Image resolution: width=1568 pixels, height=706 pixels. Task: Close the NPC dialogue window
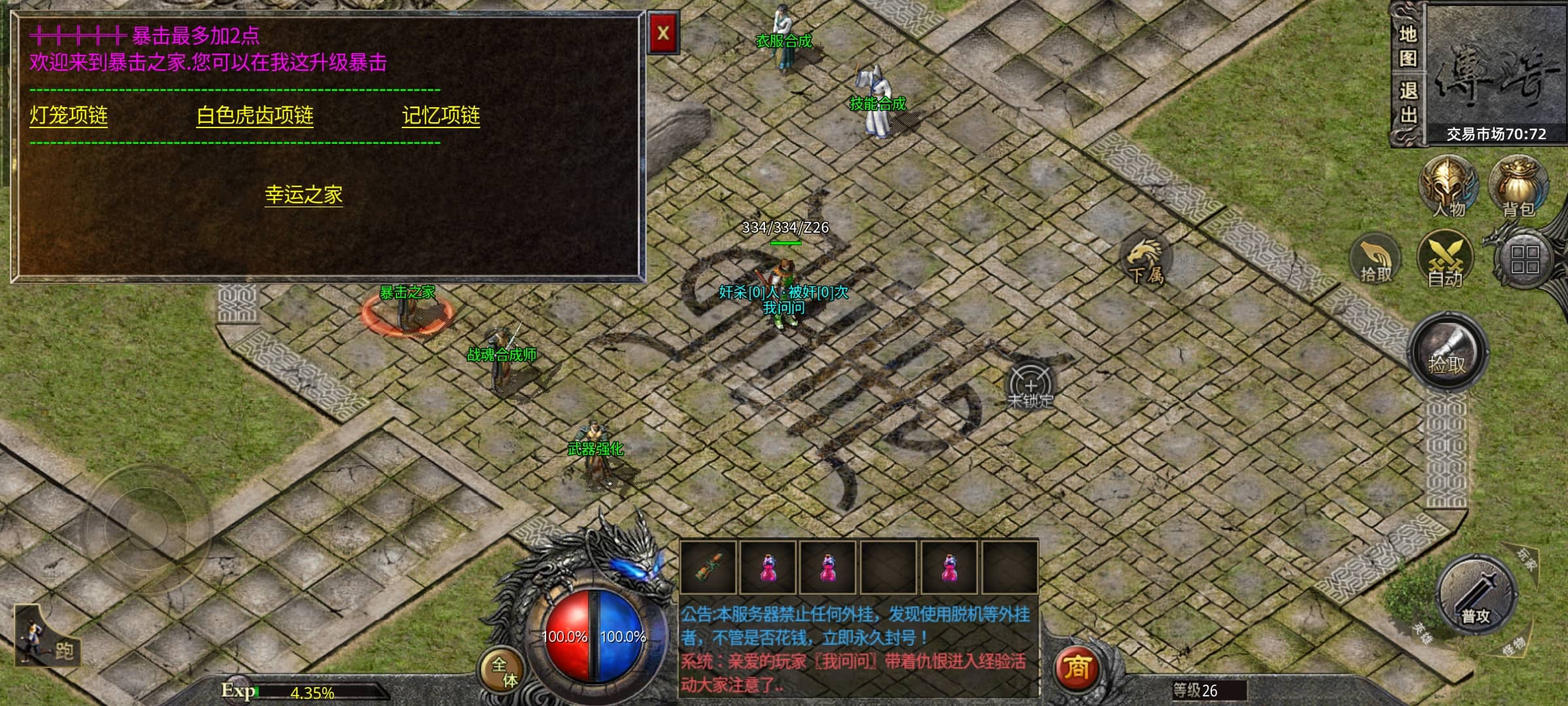(663, 33)
